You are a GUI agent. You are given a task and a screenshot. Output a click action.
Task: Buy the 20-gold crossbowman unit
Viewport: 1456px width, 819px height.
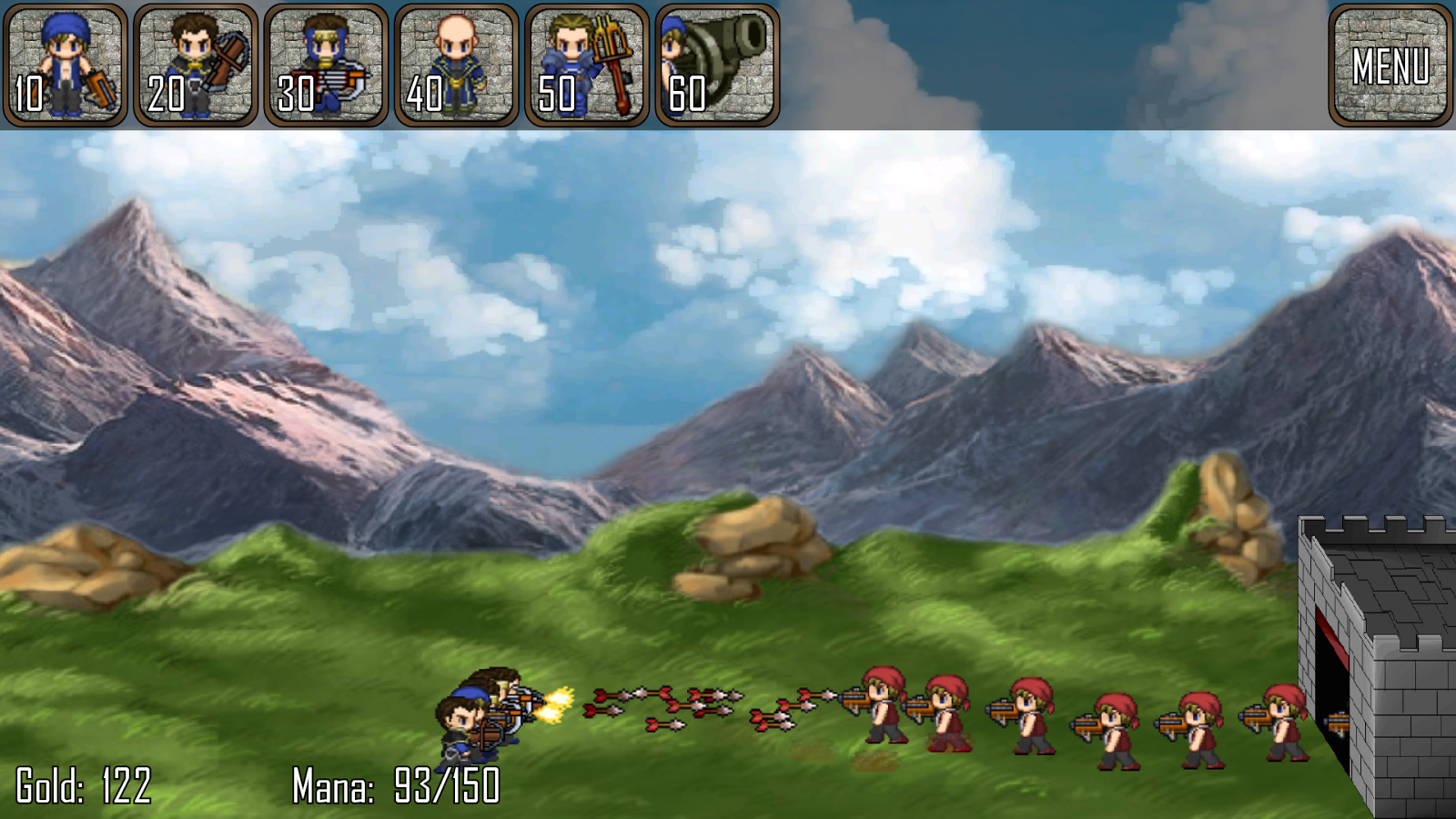(196, 66)
